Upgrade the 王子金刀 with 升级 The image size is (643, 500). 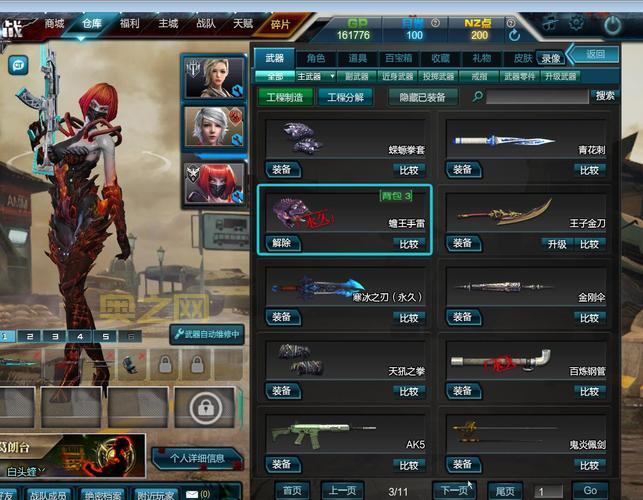[x=555, y=243]
